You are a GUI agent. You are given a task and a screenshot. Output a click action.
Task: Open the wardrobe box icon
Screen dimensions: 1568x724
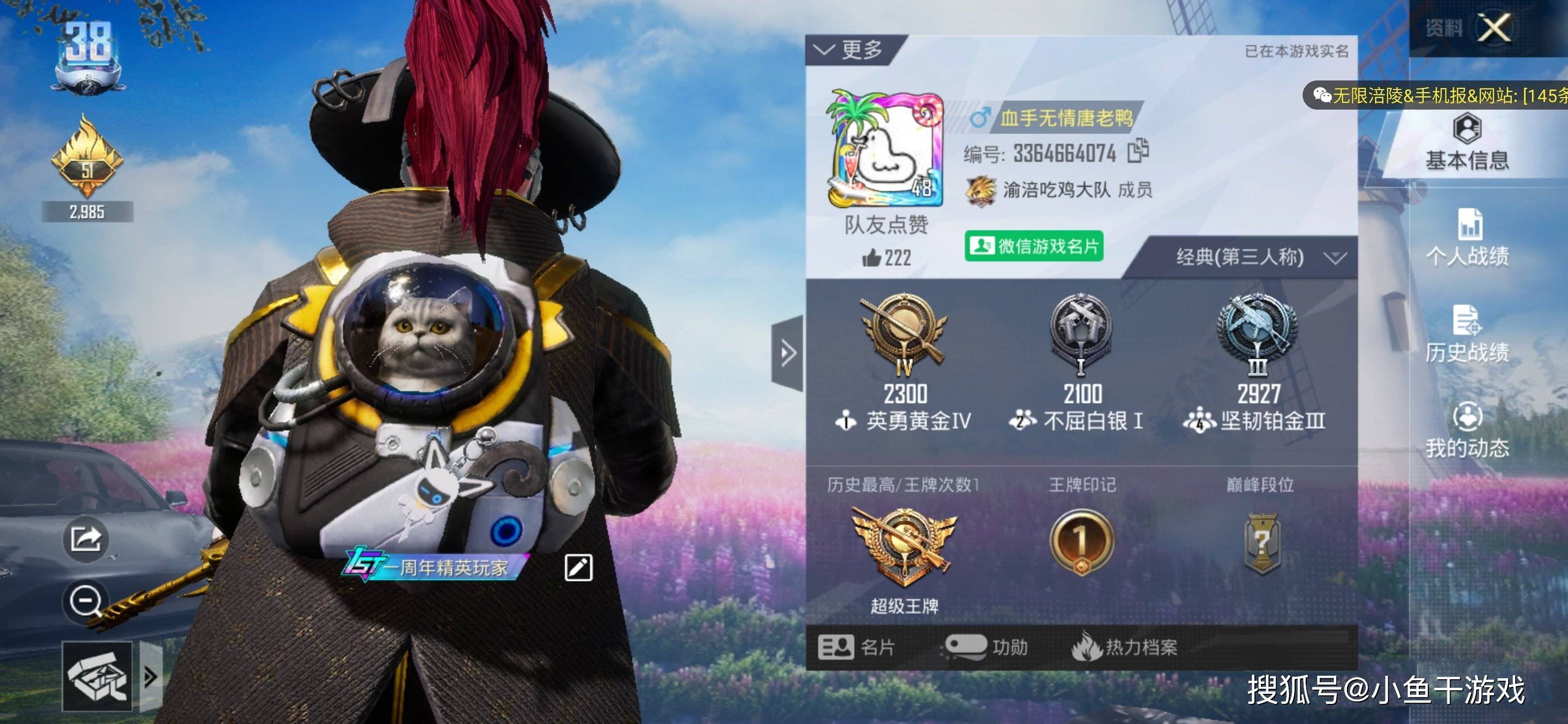pos(97,677)
